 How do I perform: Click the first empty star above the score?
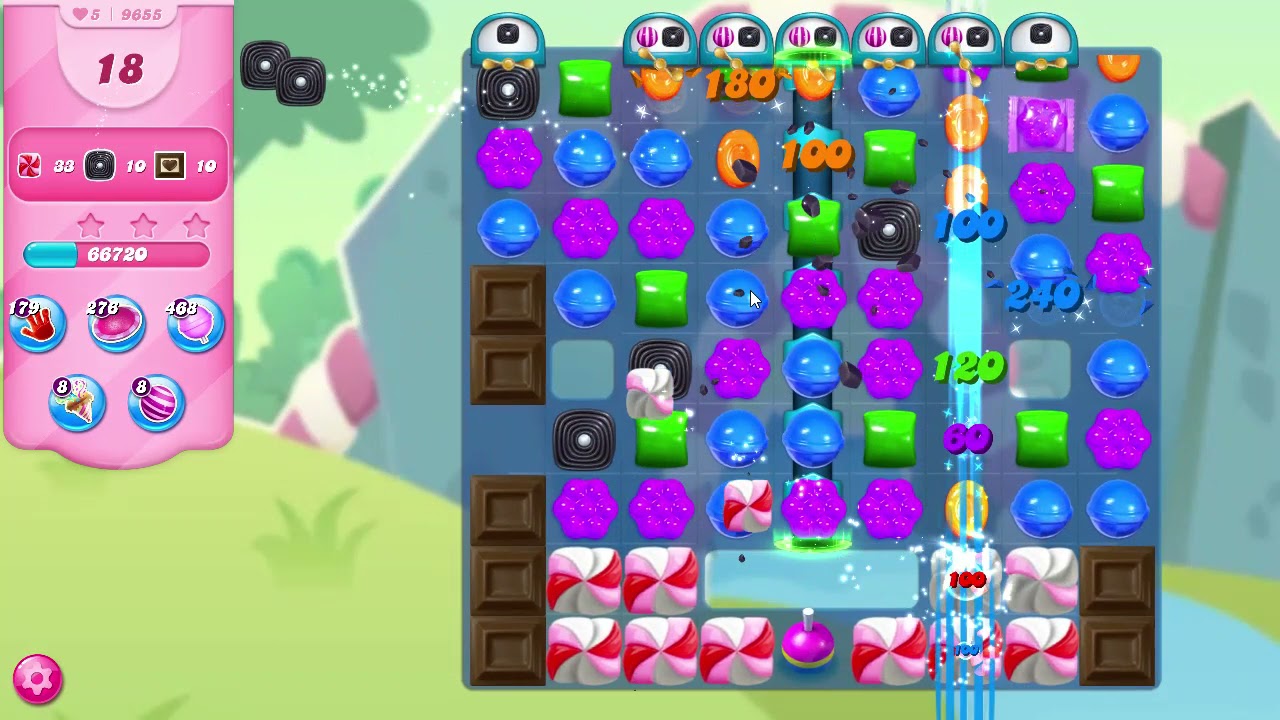90,226
